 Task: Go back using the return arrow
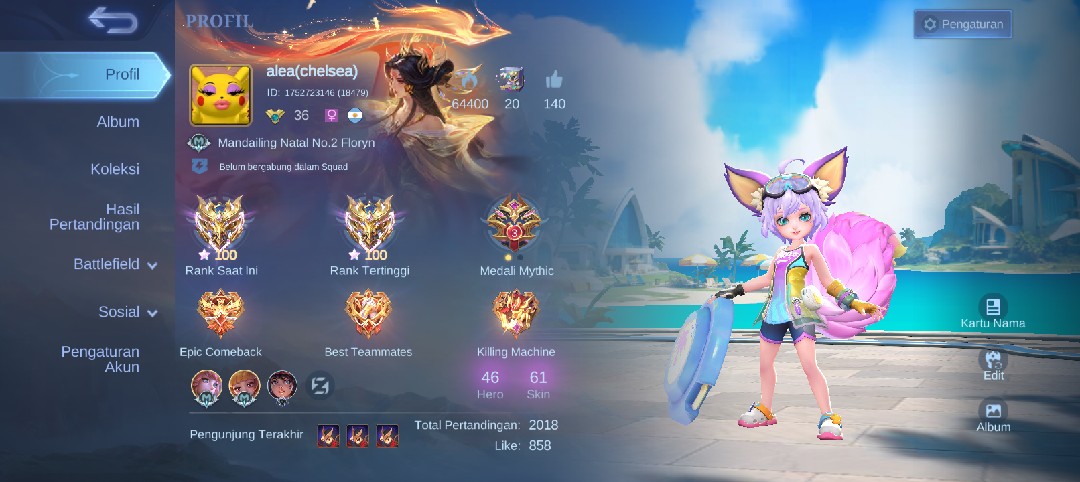coord(112,19)
